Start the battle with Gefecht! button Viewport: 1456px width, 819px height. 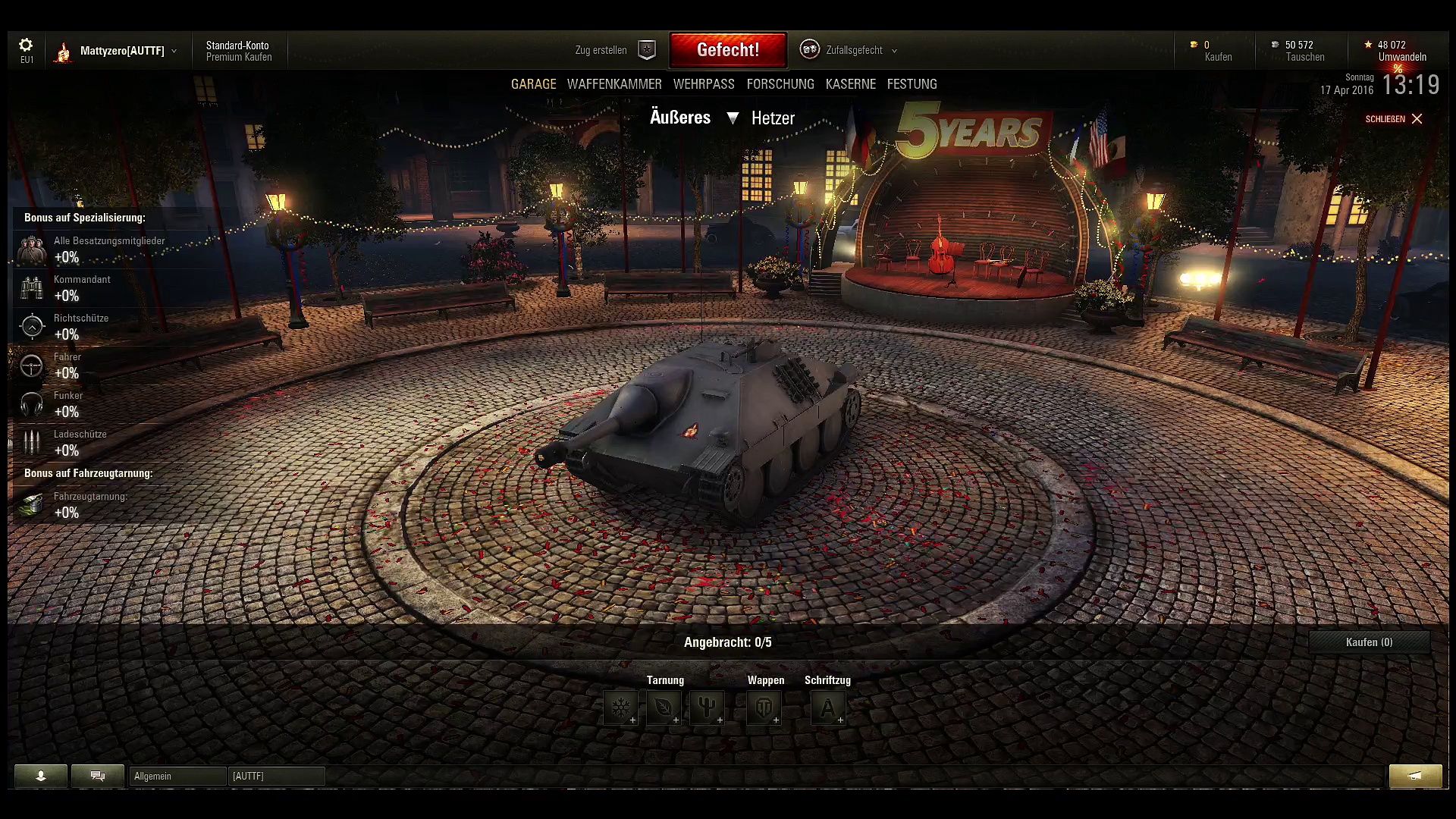click(x=728, y=50)
